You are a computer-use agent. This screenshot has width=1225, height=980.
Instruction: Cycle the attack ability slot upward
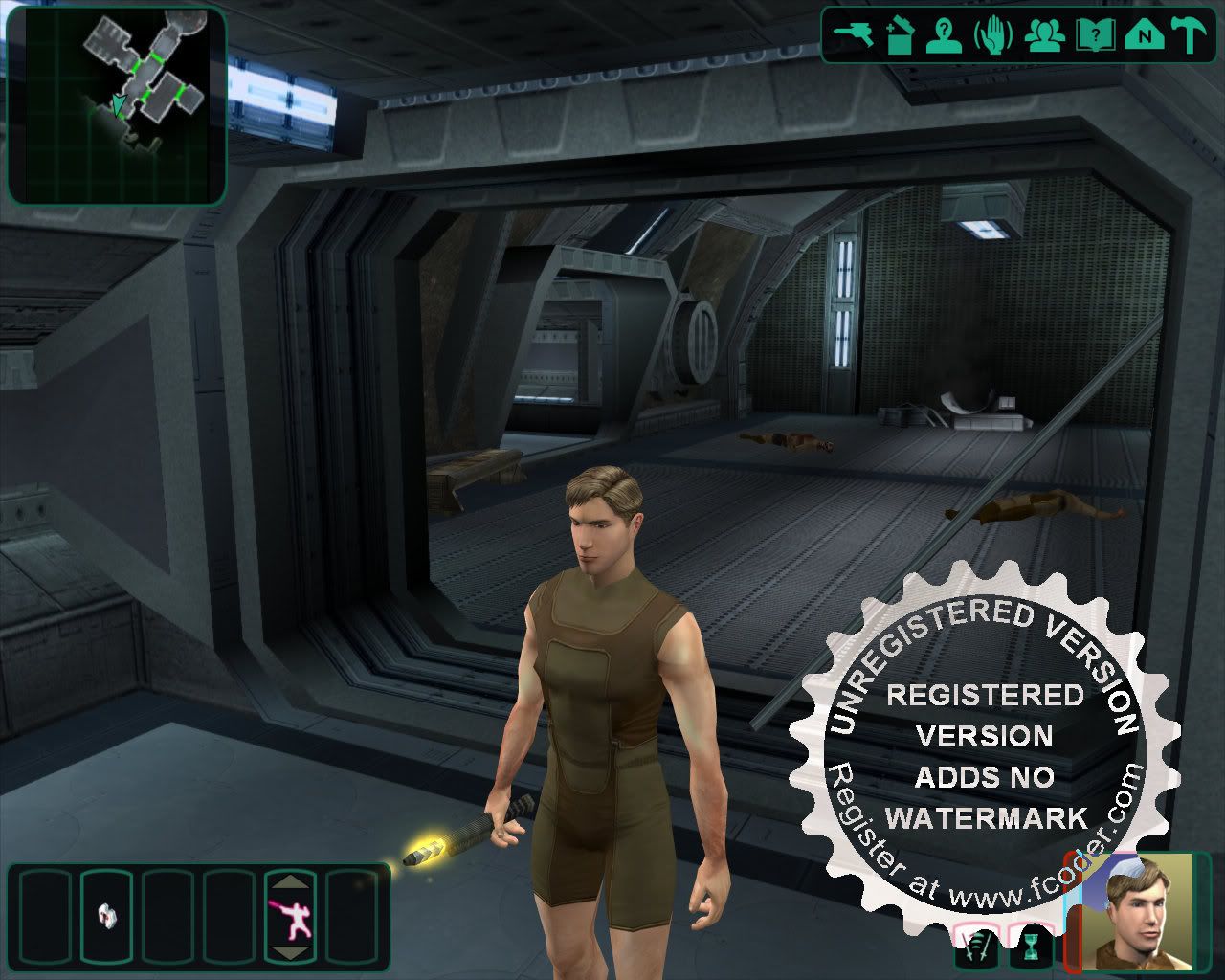[292, 881]
